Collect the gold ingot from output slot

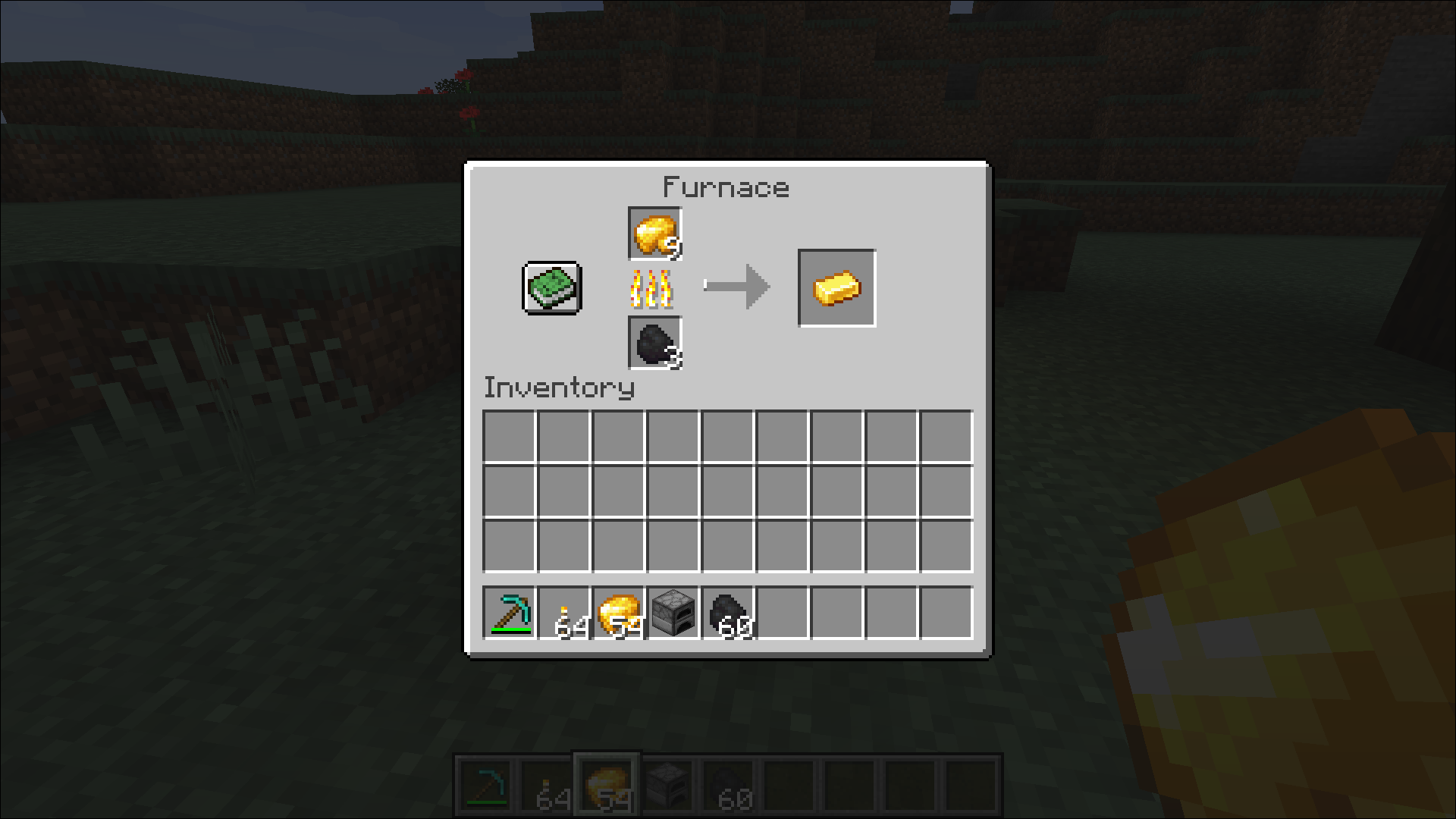[x=836, y=288]
